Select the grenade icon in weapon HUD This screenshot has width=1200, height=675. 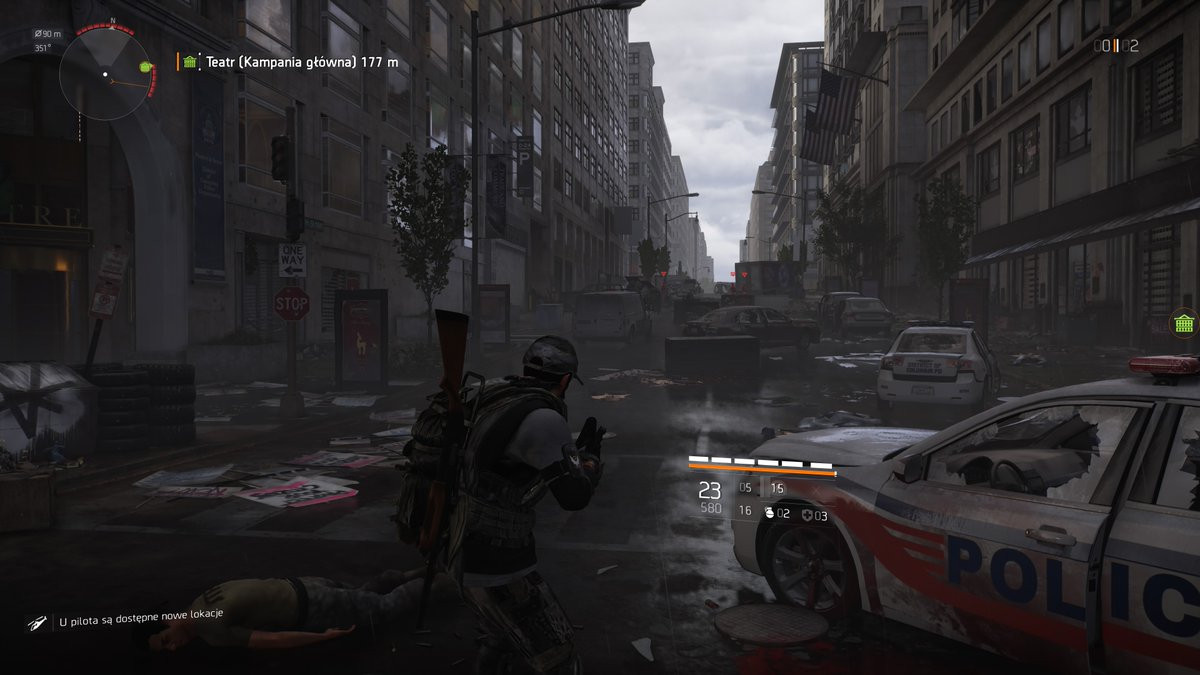pos(770,514)
